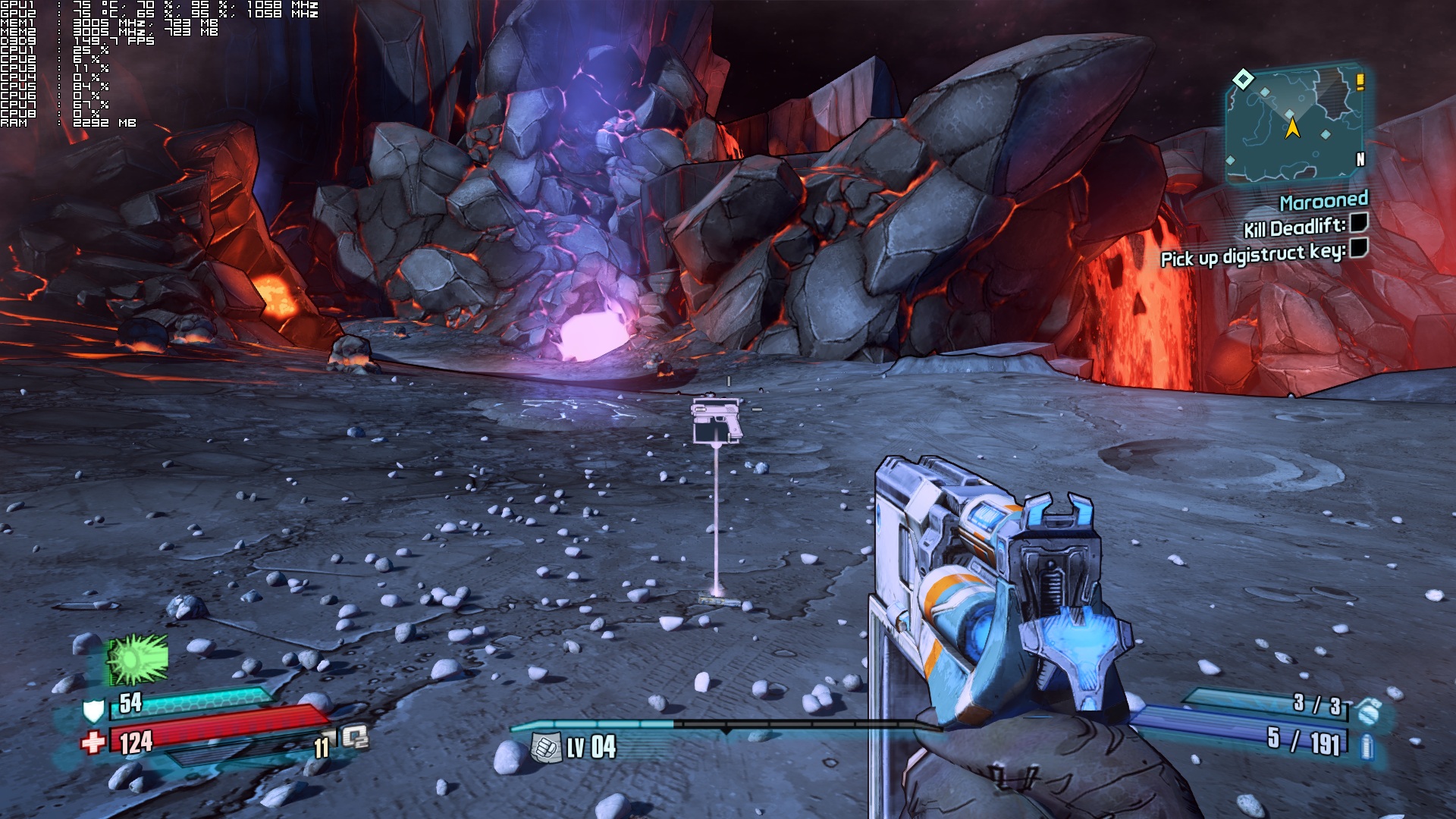Image resolution: width=1456 pixels, height=819 pixels.
Task: Check the Pick up digistruct key box
Action: [x=1359, y=248]
